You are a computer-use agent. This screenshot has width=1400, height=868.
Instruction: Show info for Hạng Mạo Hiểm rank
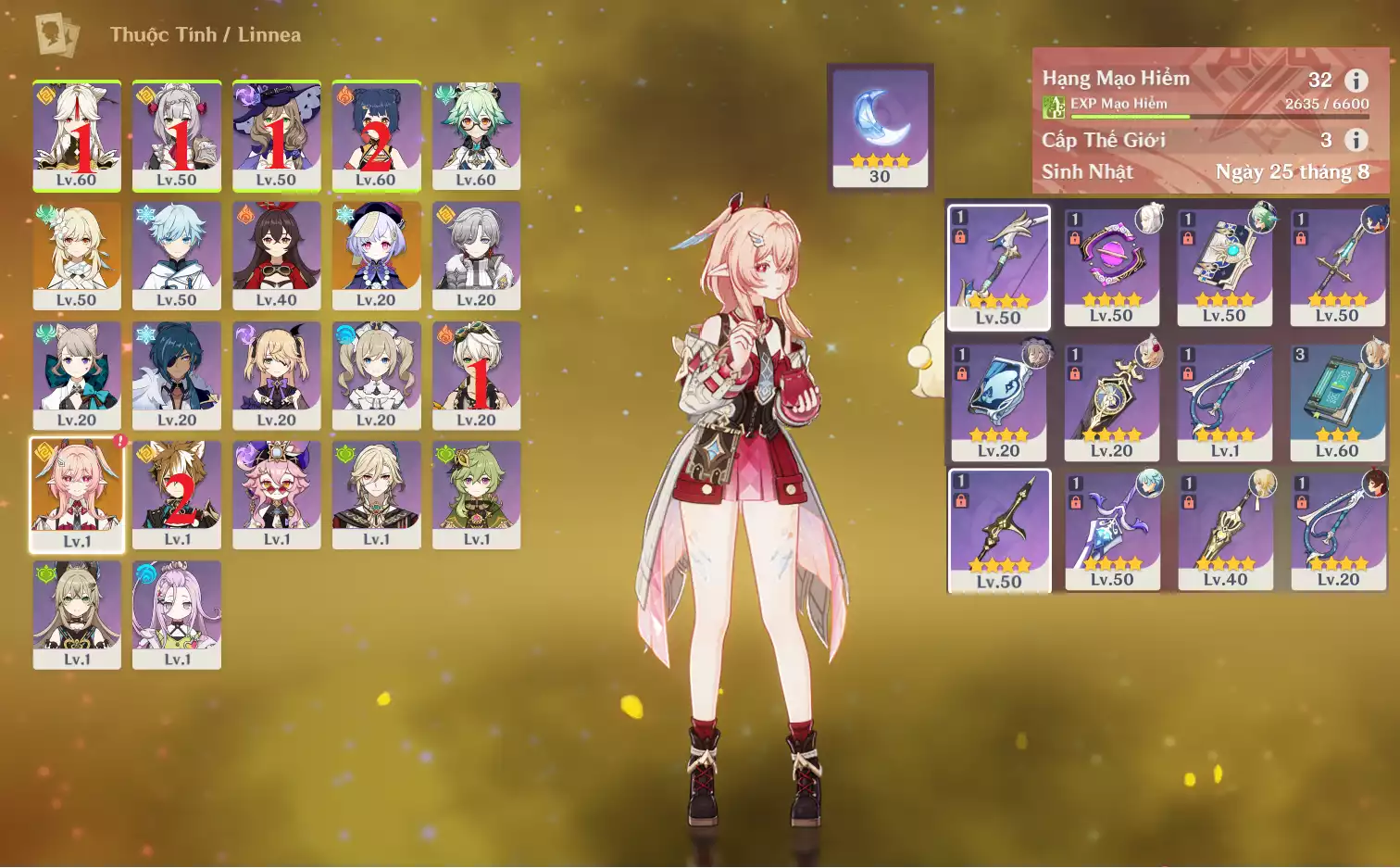click(1356, 81)
